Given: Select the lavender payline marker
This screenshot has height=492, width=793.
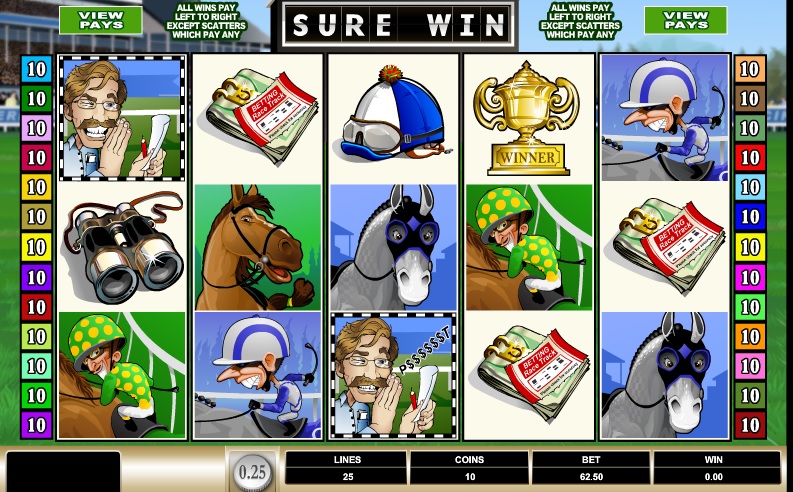Looking at the screenshot, I should point(36,128).
